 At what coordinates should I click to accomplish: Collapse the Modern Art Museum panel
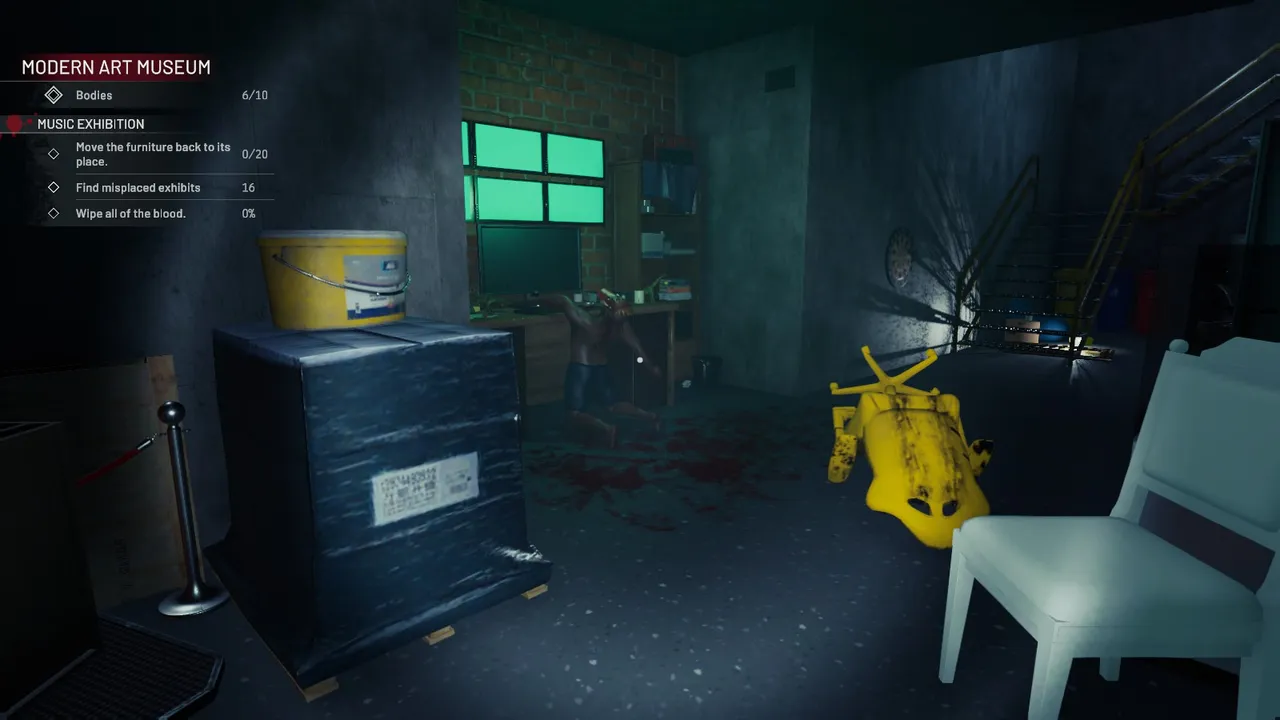(x=115, y=67)
